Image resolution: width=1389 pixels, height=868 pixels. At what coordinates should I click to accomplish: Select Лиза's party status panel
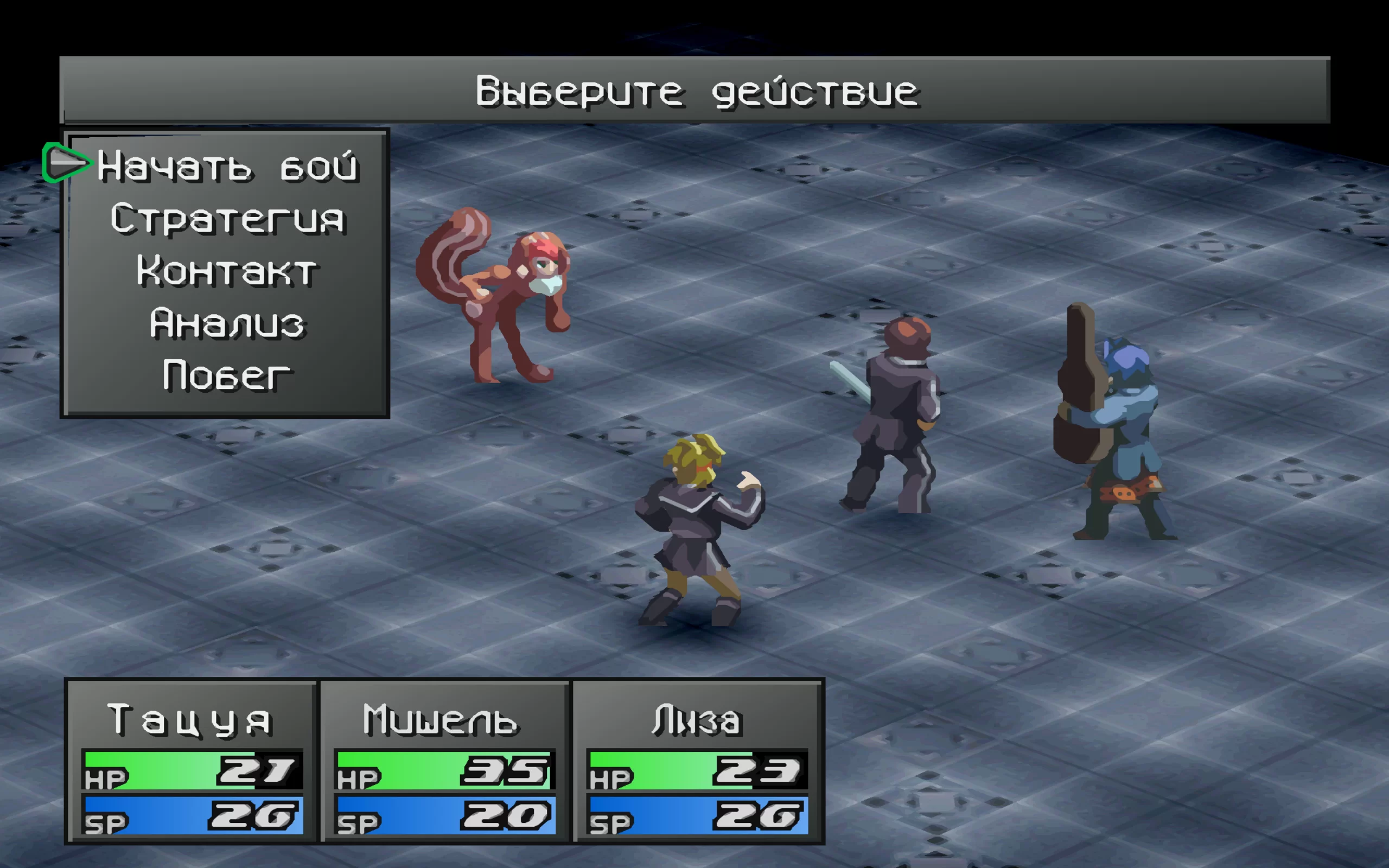[698, 761]
